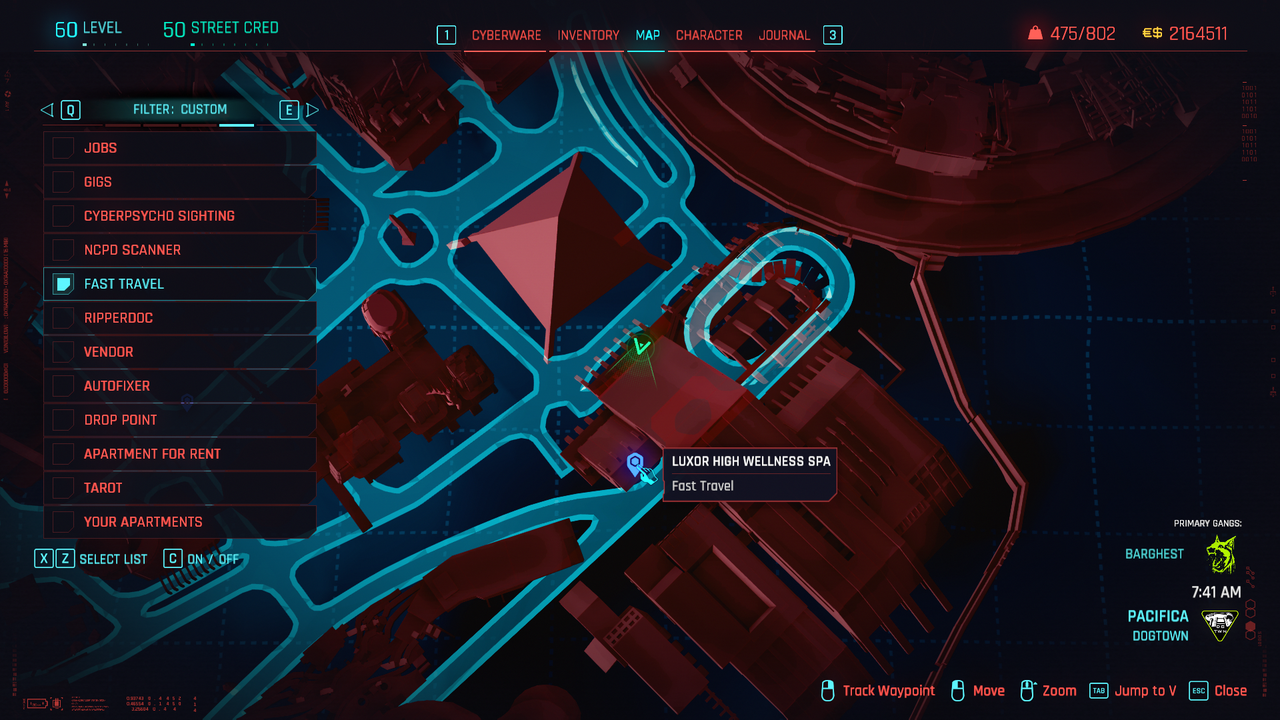Switch to the Inventory tab
The image size is (1280, 720).
tap(588, 35)
